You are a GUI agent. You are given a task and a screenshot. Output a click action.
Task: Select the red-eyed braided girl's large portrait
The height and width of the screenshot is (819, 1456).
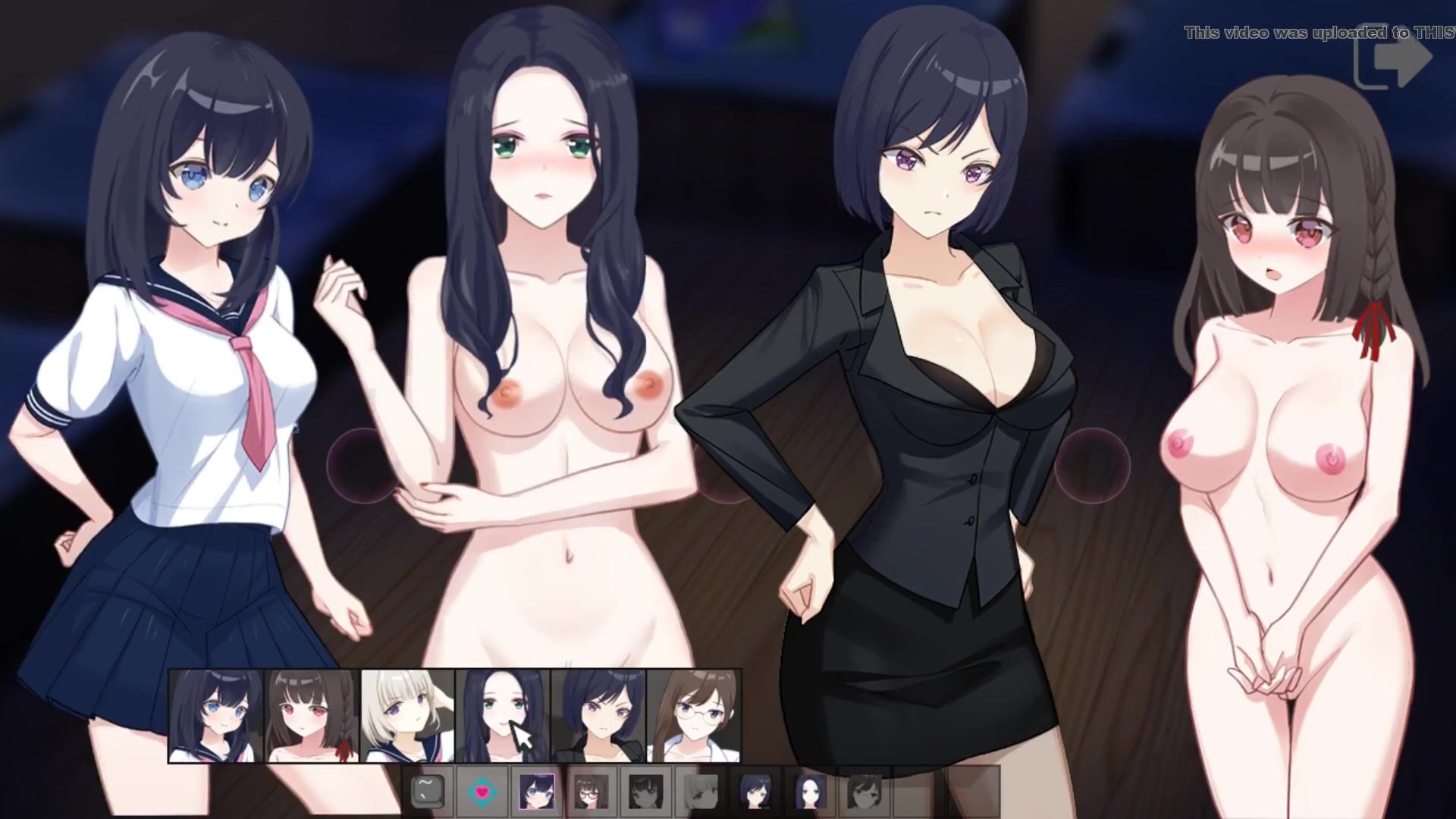coord(312,716)
